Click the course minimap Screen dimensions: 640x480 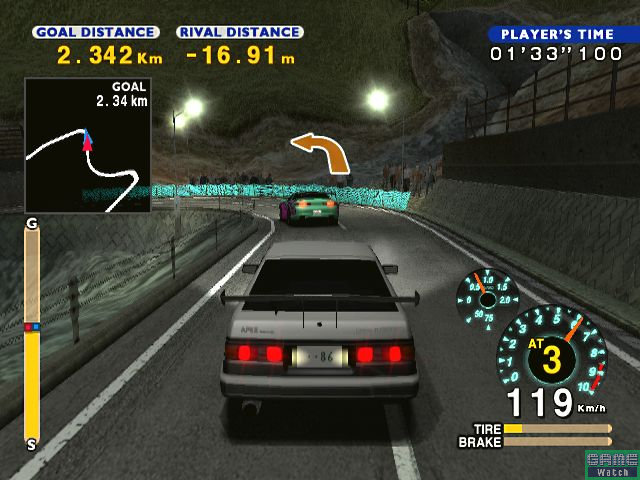click(87, 146)
